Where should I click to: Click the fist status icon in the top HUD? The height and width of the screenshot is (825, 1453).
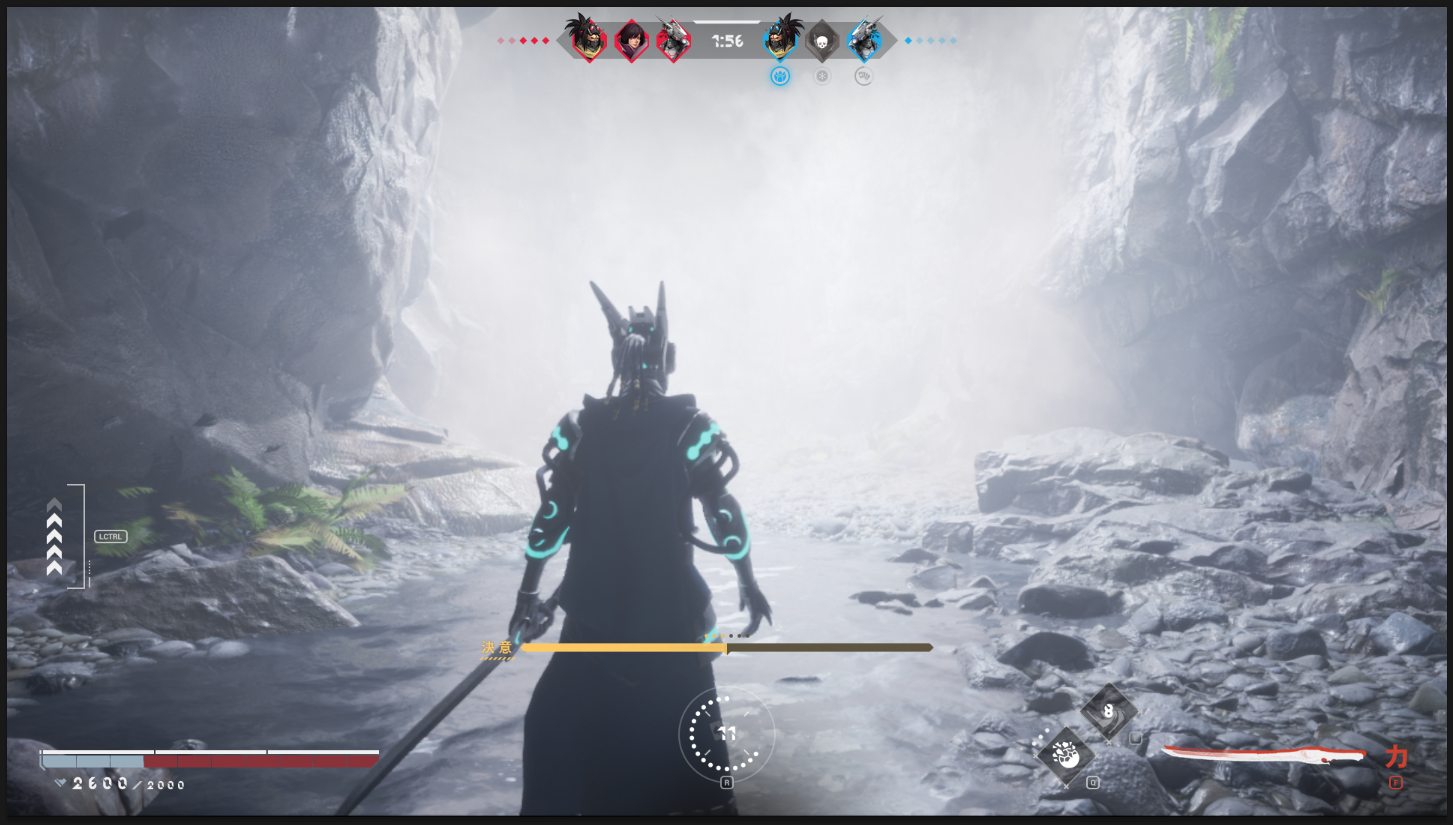pyautogui.click(x=864, y=76)
